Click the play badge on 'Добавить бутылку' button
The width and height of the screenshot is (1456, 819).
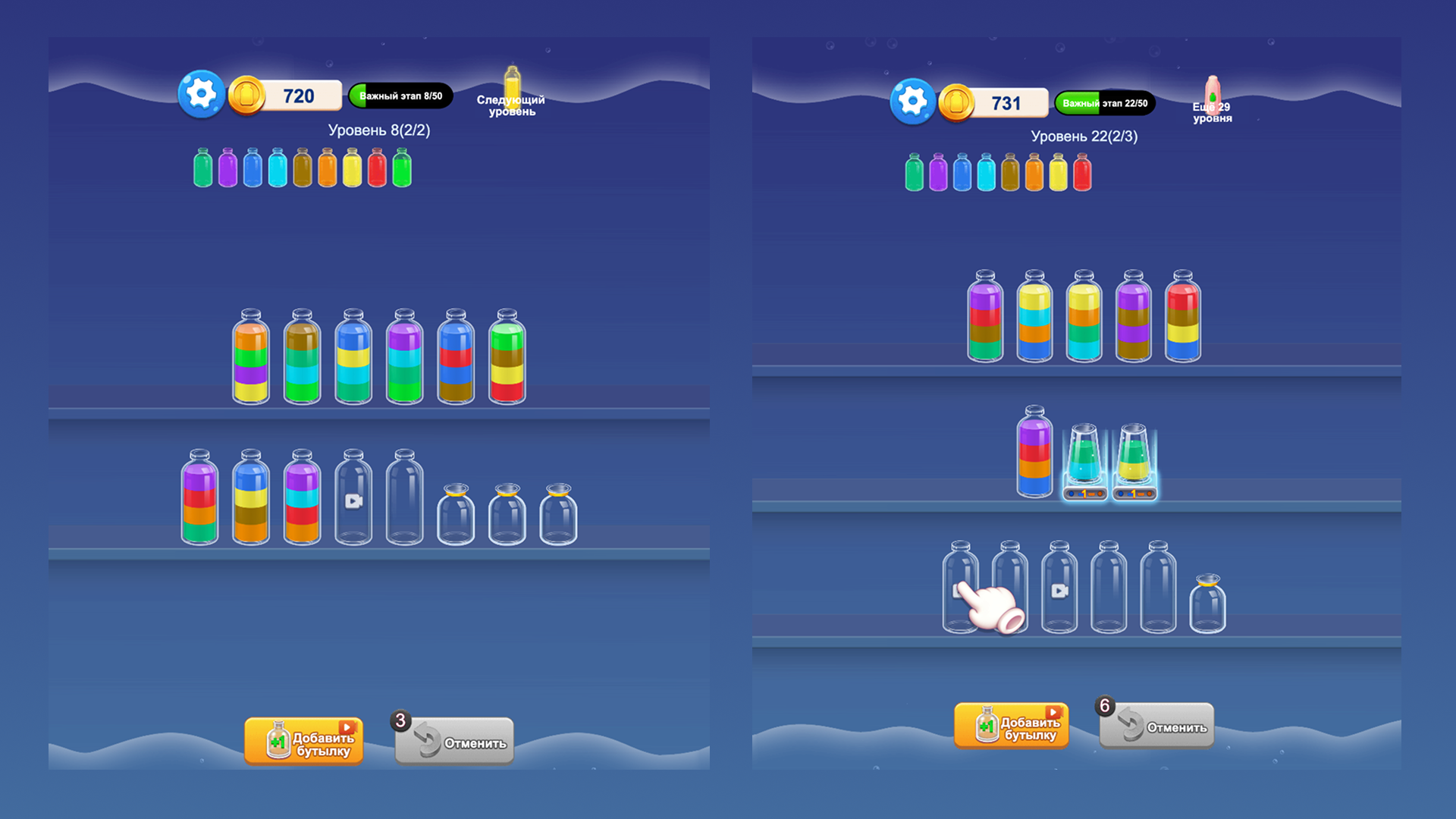(x=347, y=726)
